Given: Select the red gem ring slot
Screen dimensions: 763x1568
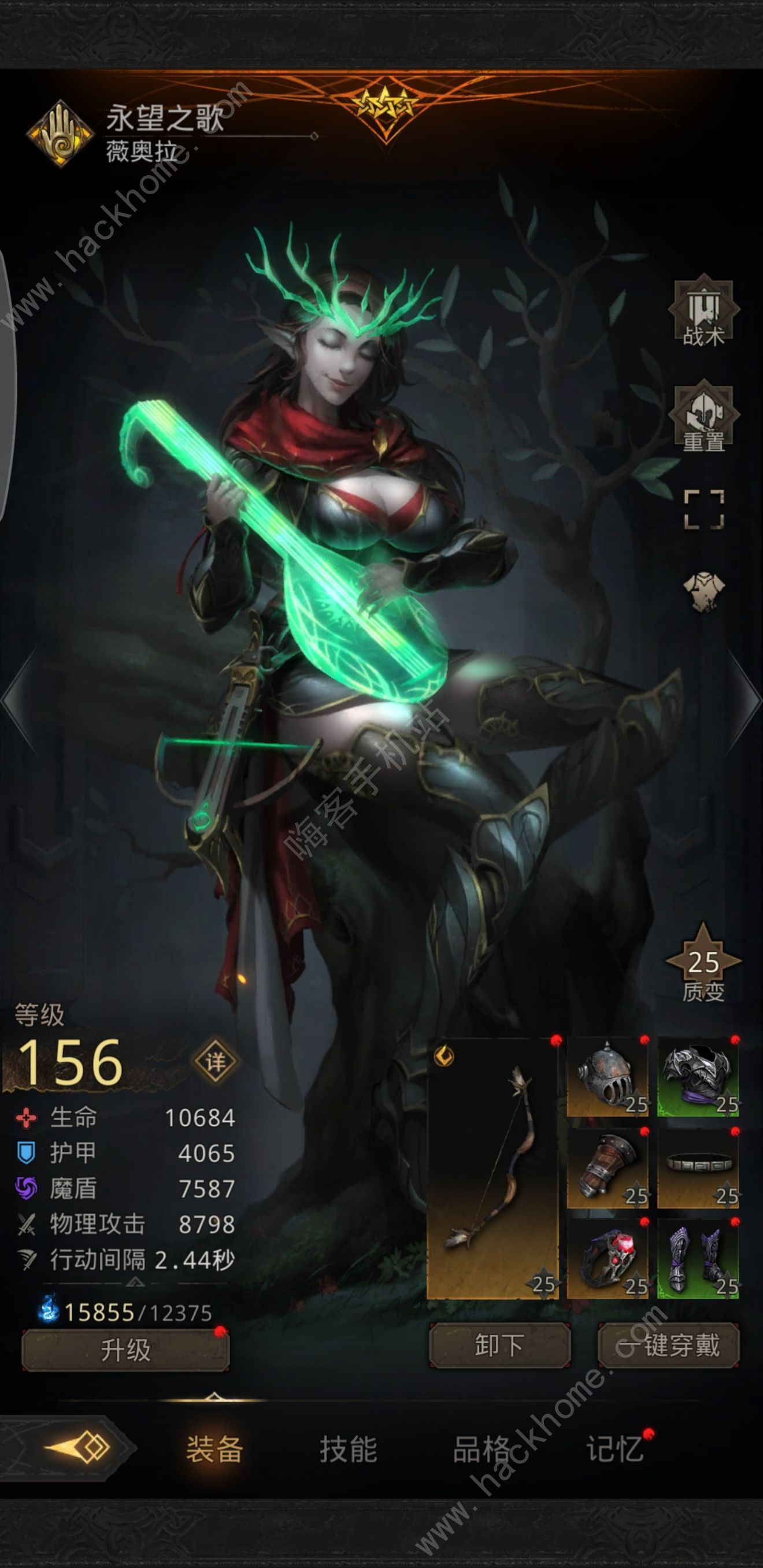Looking at the screenshot, I should (x=607, y=1259).
